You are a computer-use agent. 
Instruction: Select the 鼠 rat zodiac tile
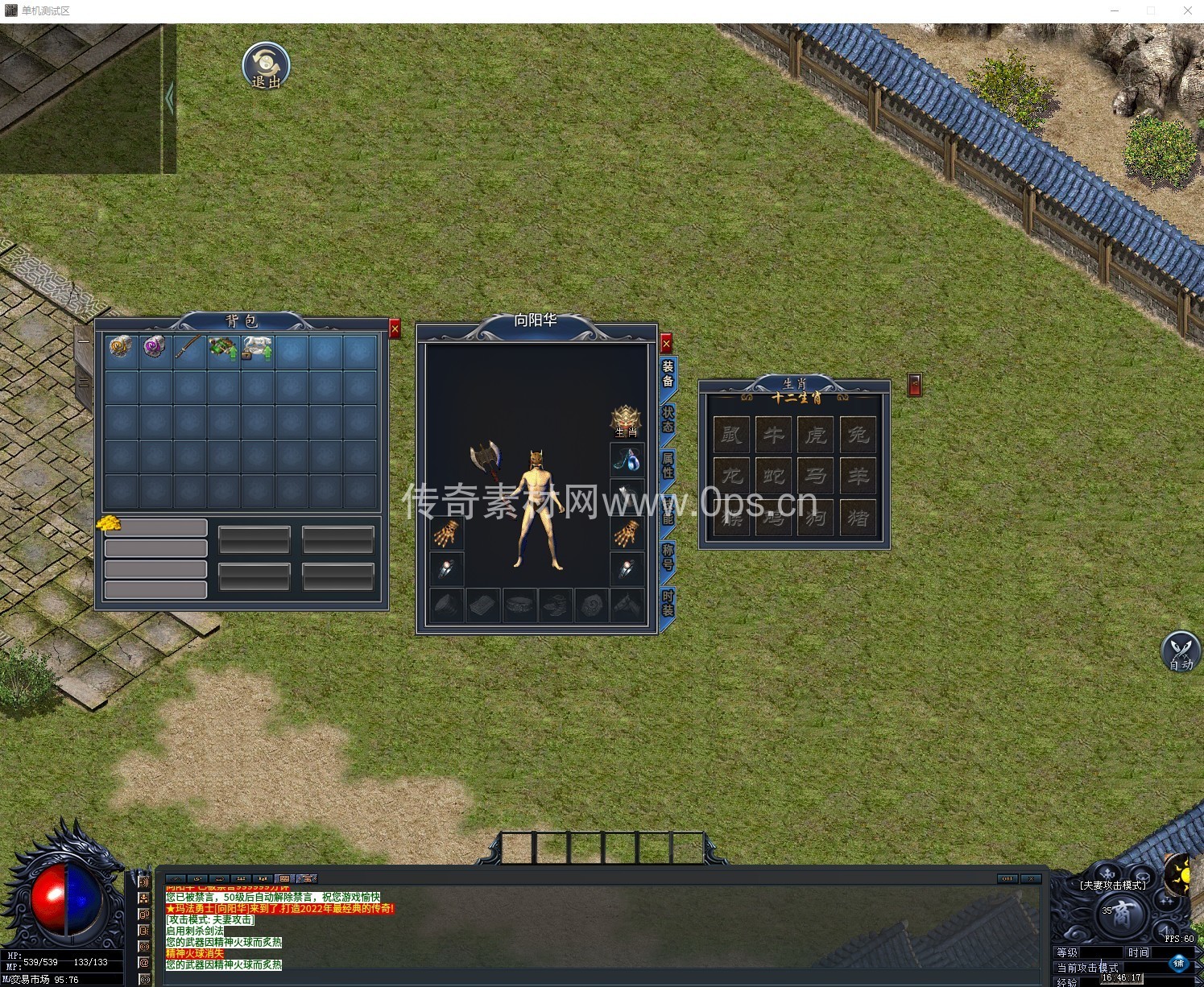(731, 435)
